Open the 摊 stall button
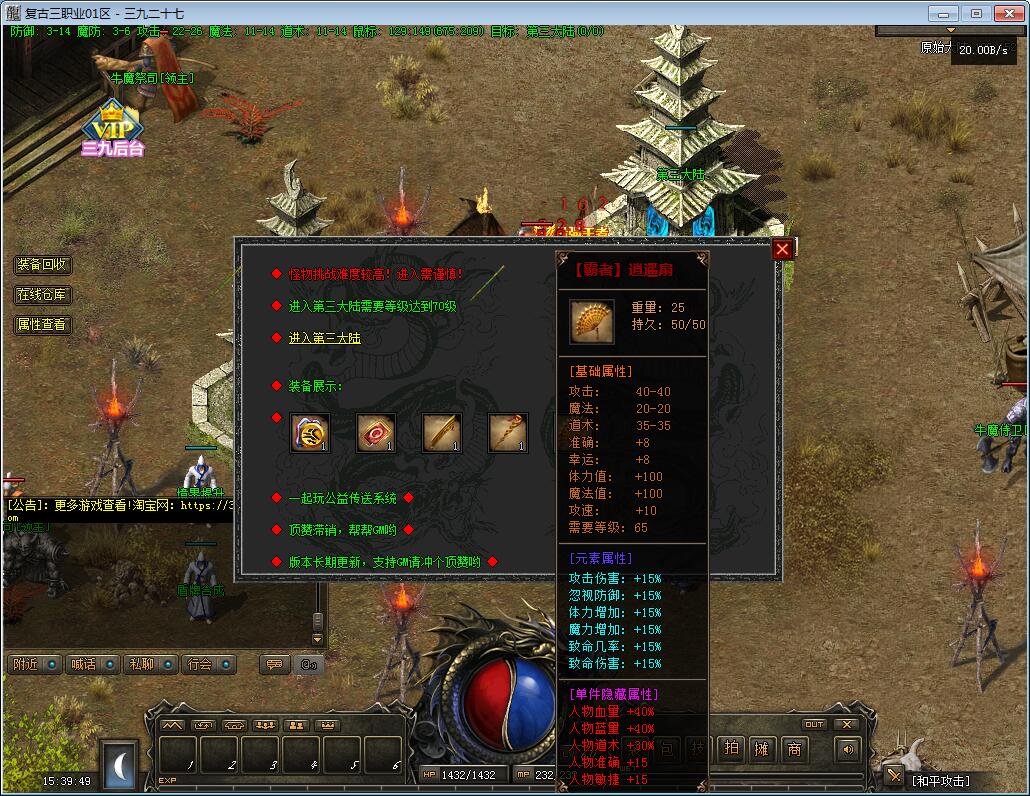 [763, 749]
